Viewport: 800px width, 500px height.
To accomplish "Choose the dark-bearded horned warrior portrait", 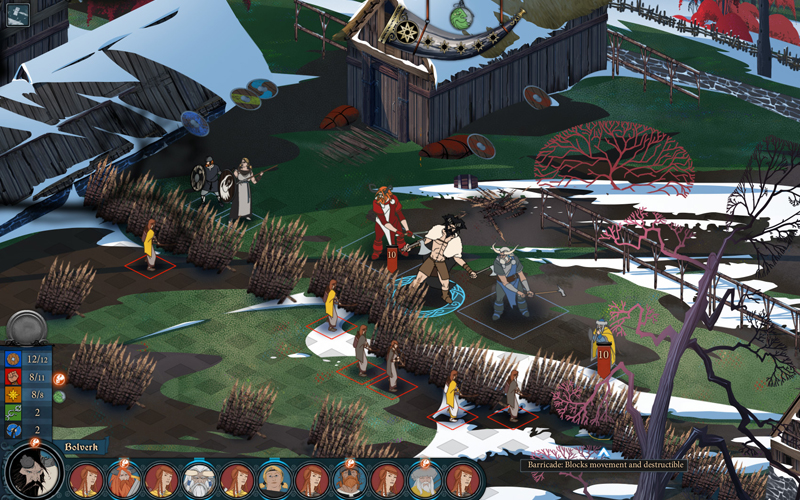I will pyautogui.click(x=349, y=481).
